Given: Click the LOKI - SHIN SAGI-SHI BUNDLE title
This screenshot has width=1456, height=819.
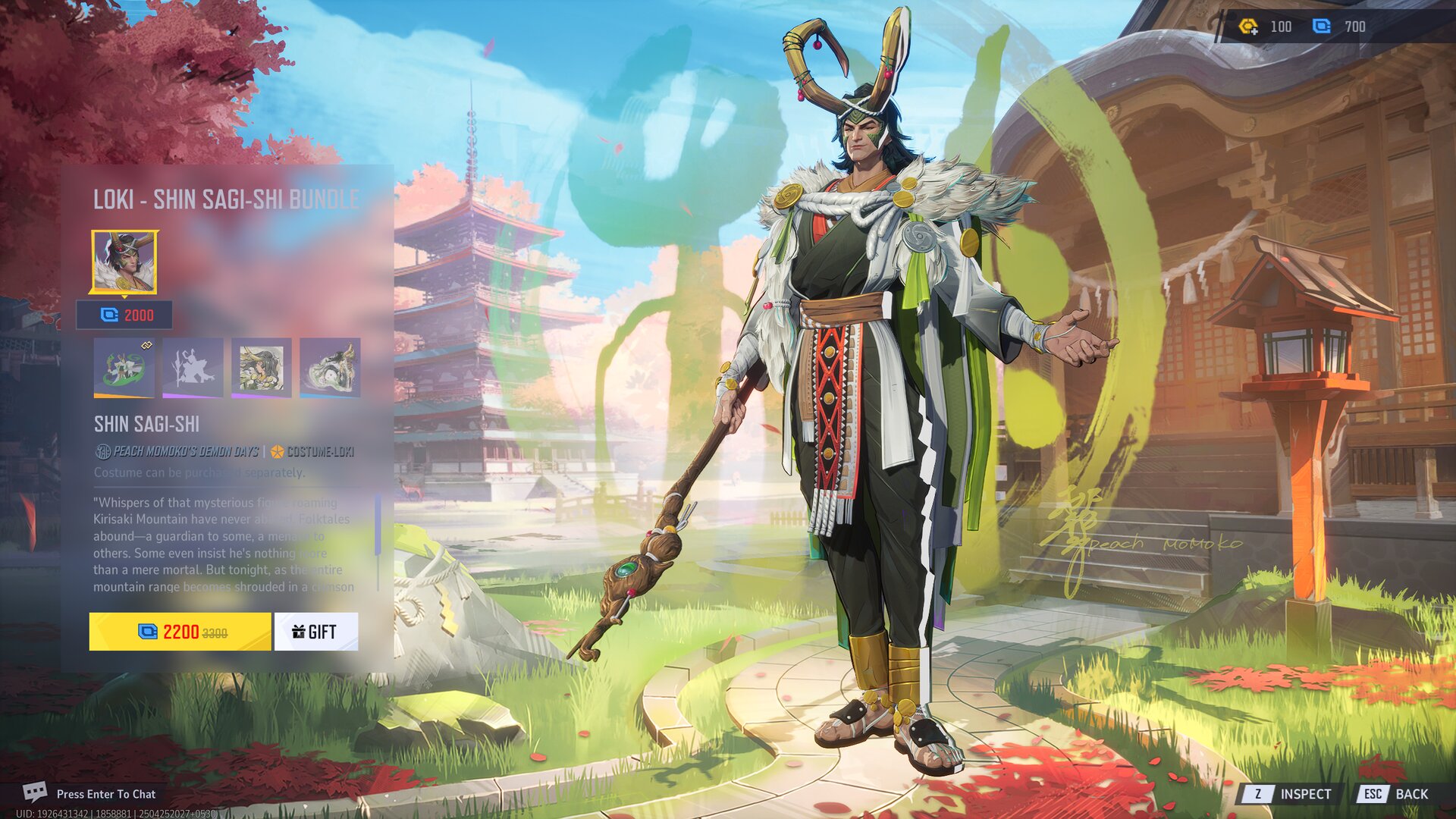Looking at the screenshot, I should click(229, 199).
